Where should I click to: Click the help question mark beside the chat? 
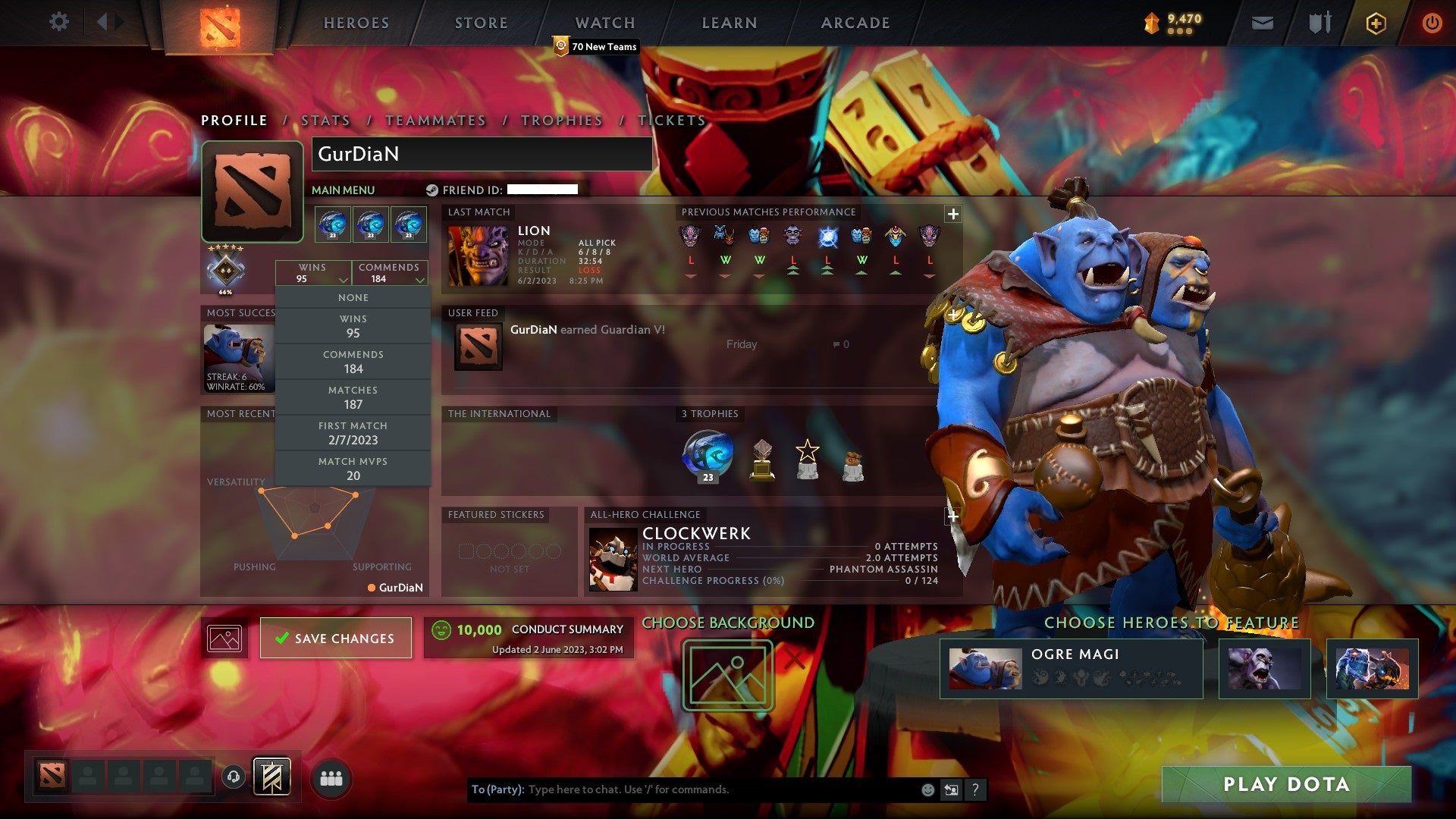tap(976, 789)
